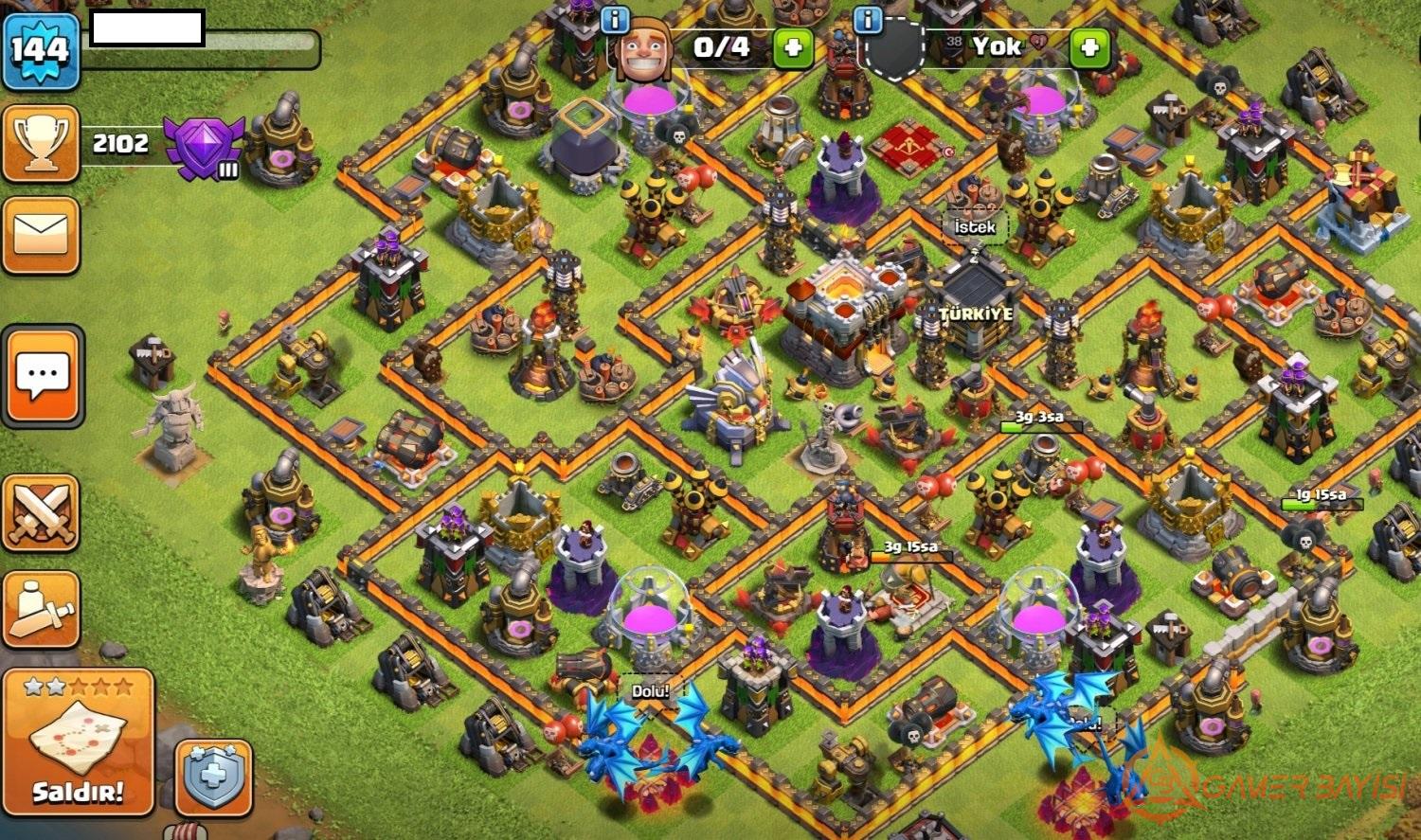Collect from the Dolu! full bubble

click(x=650, y=691)
